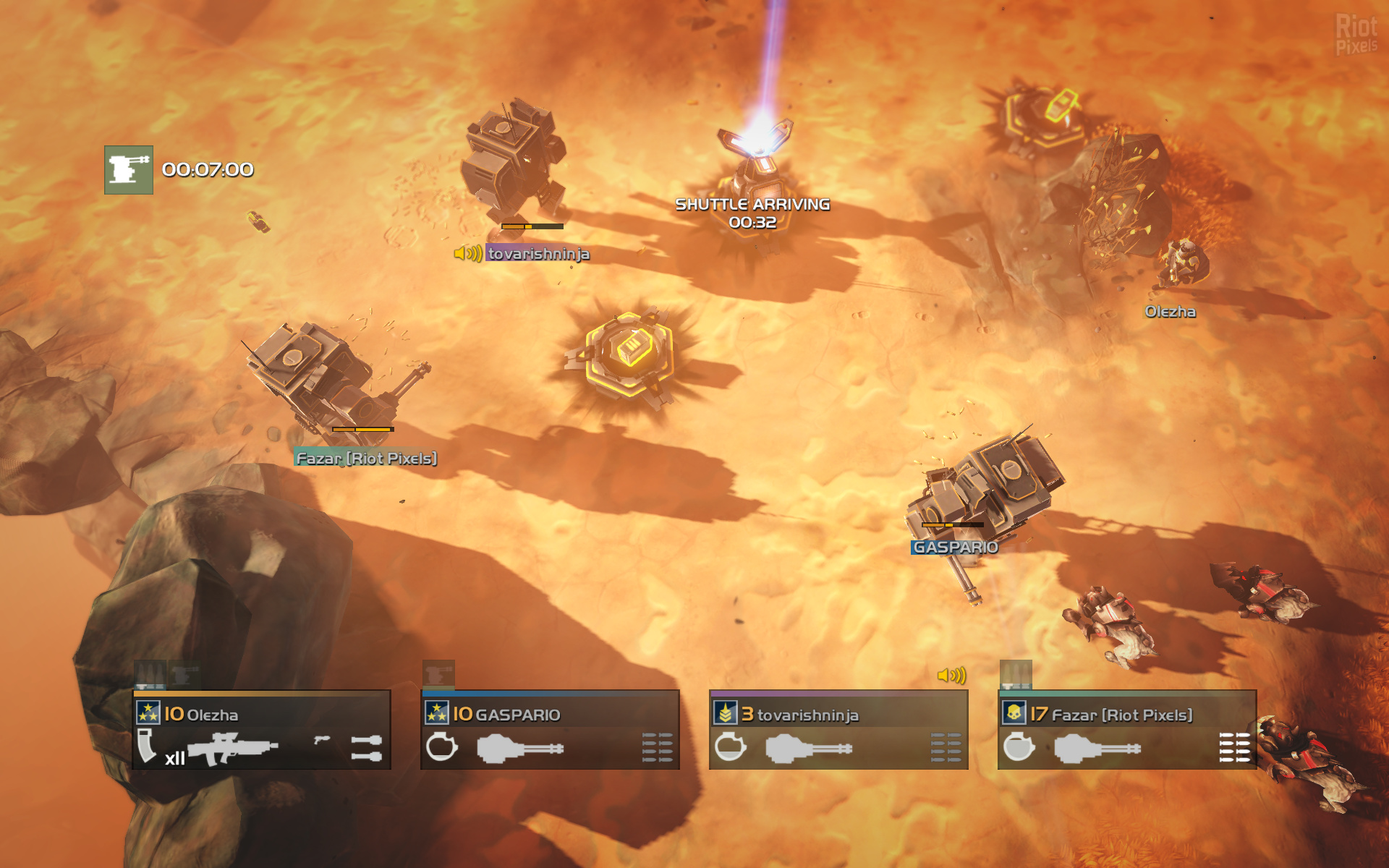This screenshot has width=1389, height=868.
Task: Select GASPARIO's player panel name
Action: (517, 715)
